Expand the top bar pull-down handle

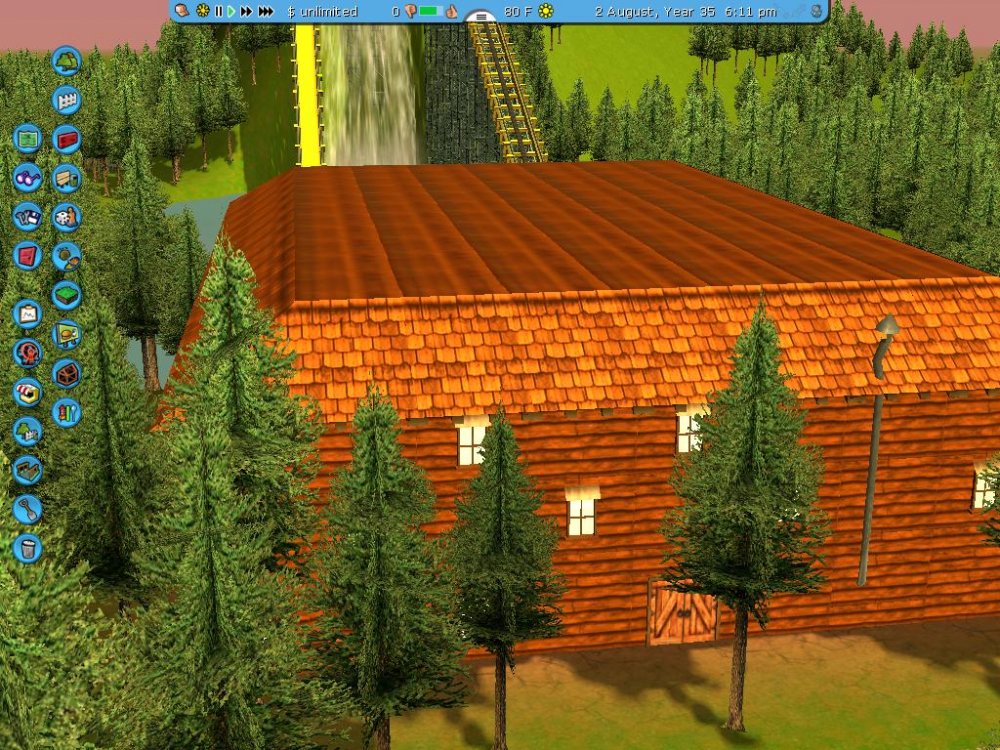click(x=481, y=17)
